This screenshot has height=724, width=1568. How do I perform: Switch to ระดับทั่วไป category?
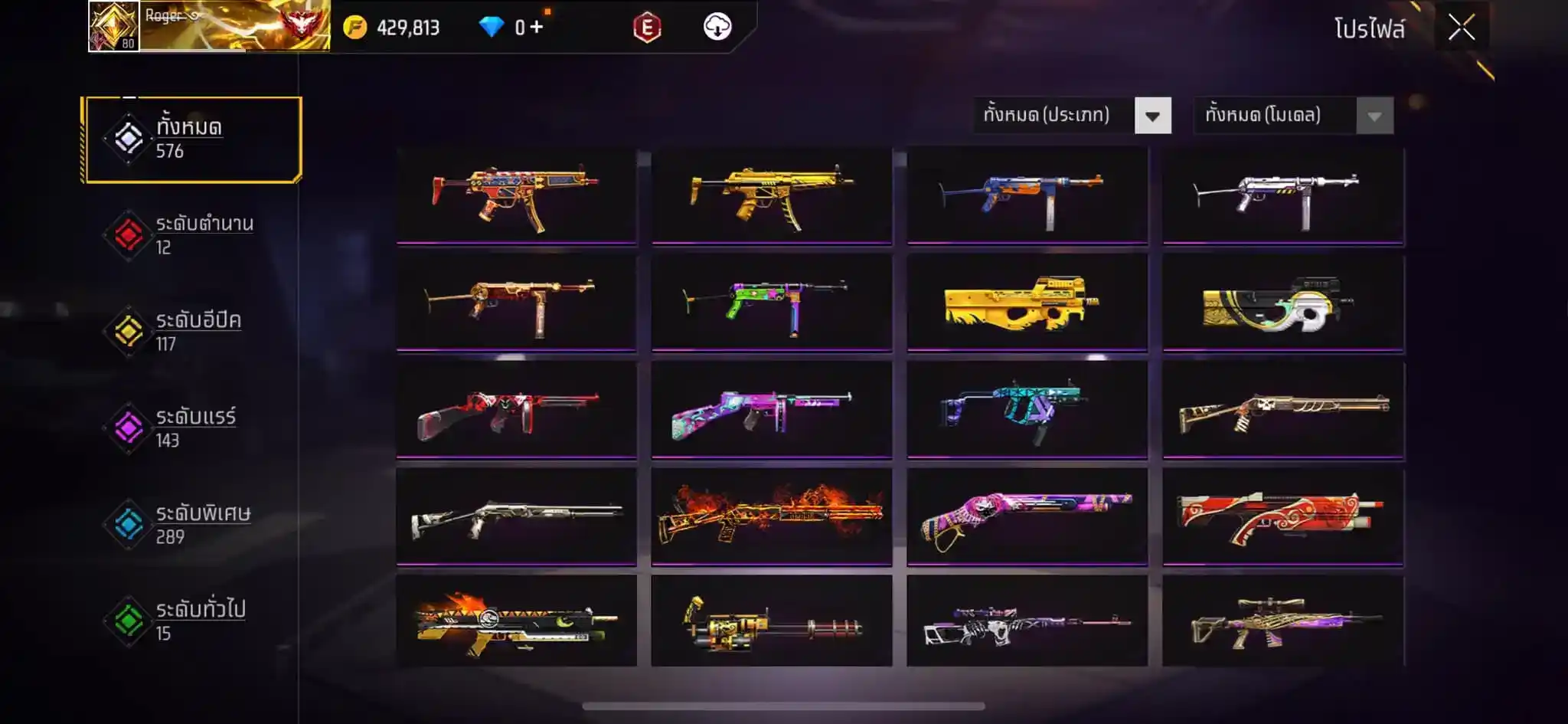click(x=193, y=621)
